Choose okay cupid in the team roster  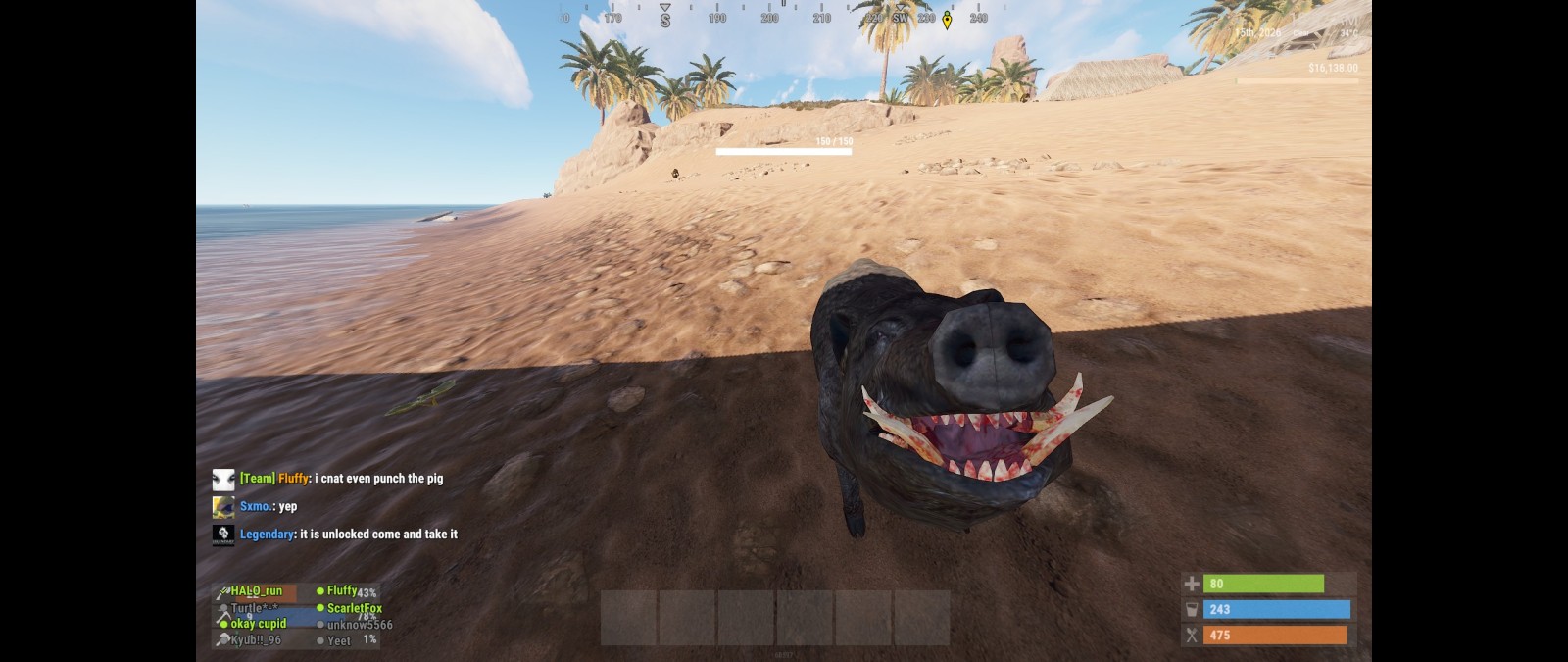[x=258, y=624]
